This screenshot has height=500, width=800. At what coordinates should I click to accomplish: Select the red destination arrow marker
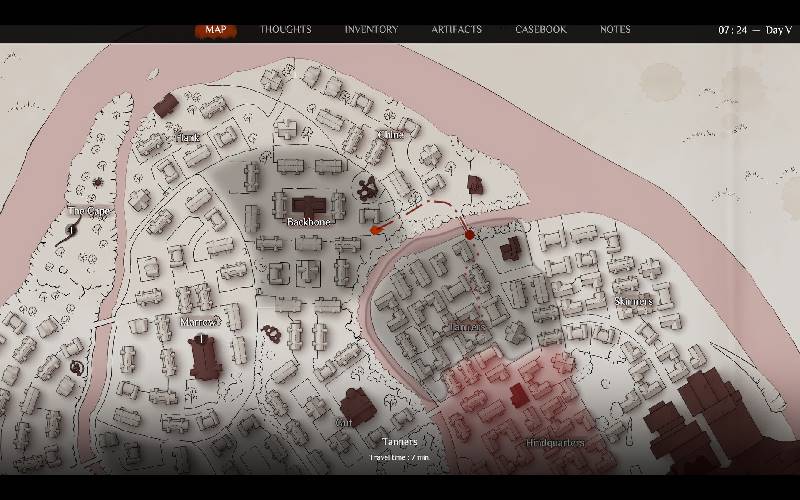pyautogui.click(x=376, y=230)
